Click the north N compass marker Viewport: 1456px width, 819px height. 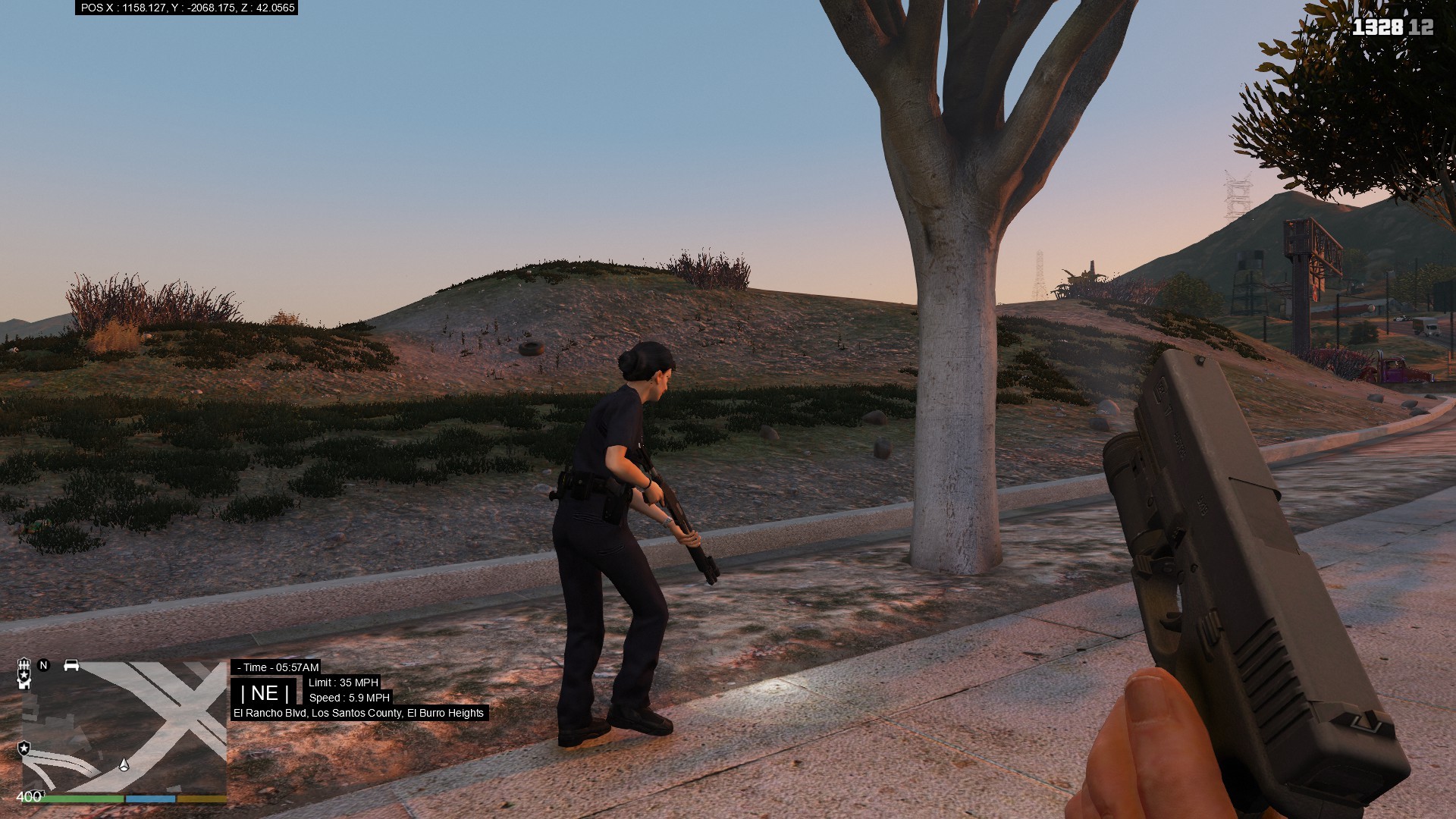point(43,665)
